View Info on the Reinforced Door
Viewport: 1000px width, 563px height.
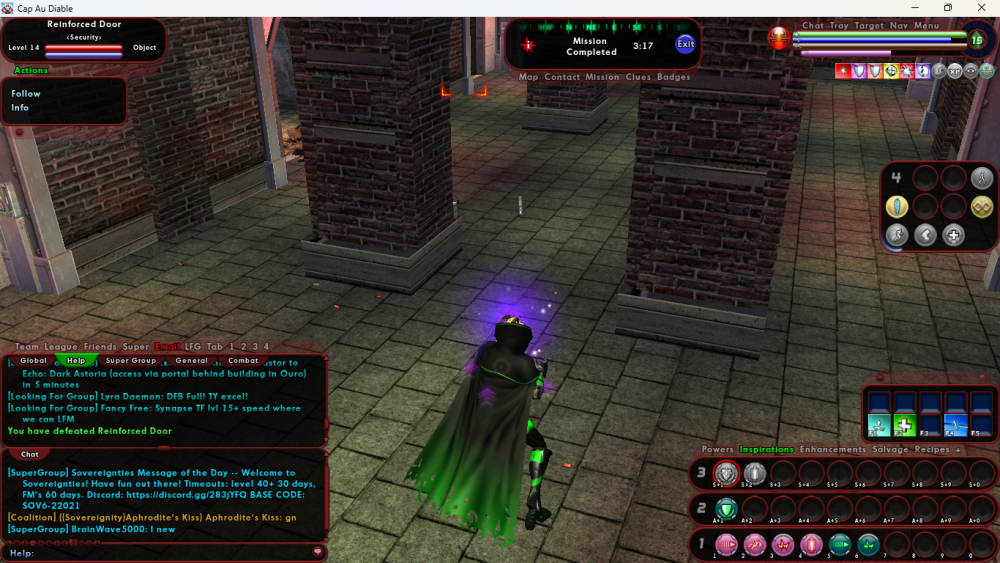click(20, 108)
